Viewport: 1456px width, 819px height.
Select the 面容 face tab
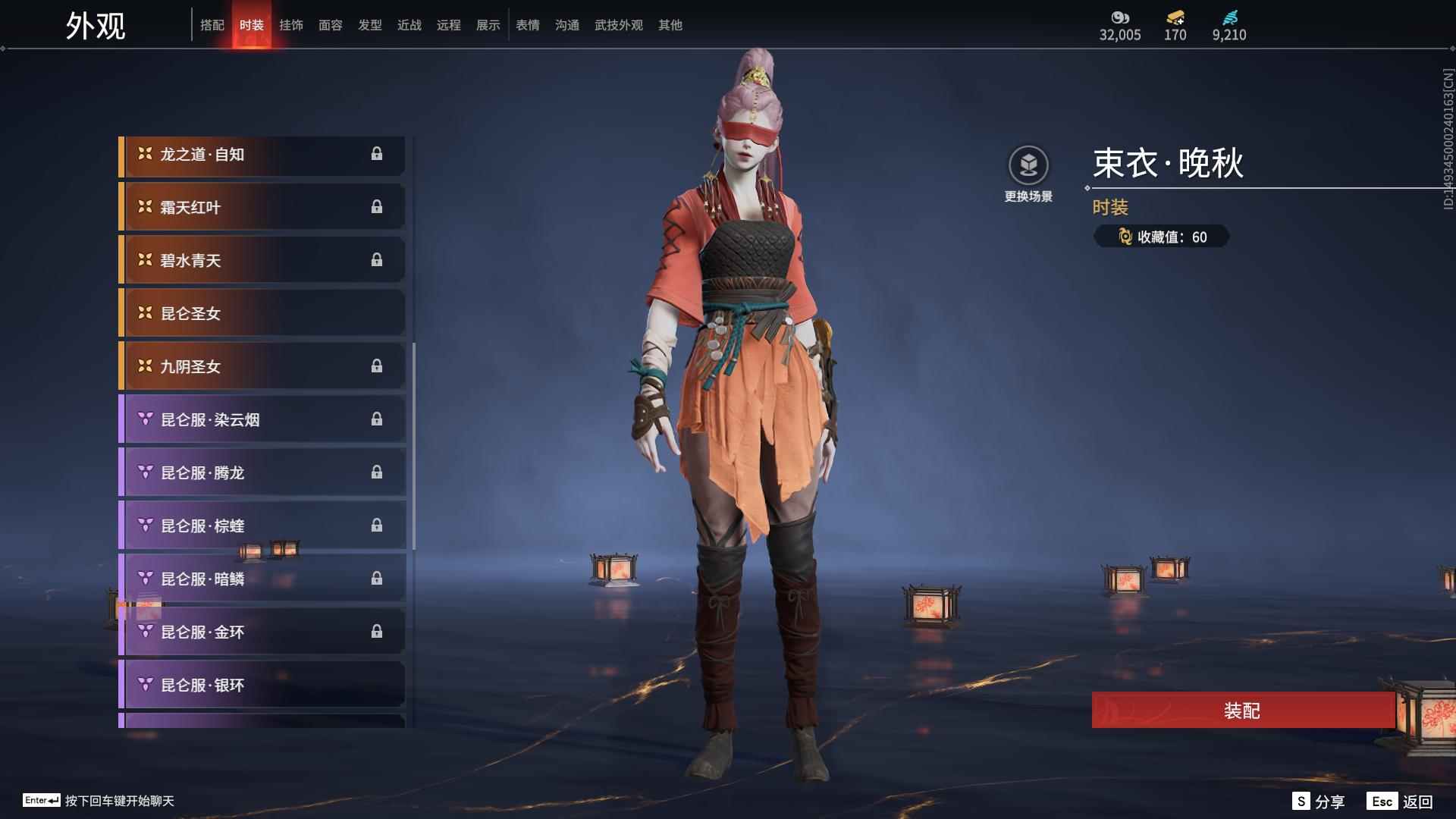tap(331, 25)
